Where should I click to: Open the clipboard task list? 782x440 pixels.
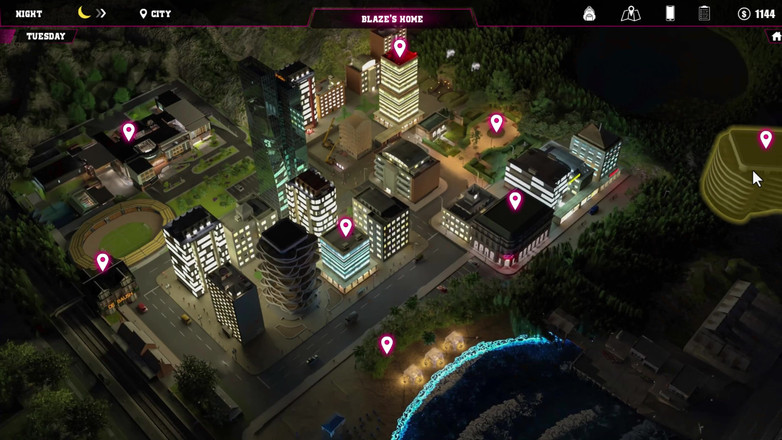pyautogui.click(x=704, y=14)
